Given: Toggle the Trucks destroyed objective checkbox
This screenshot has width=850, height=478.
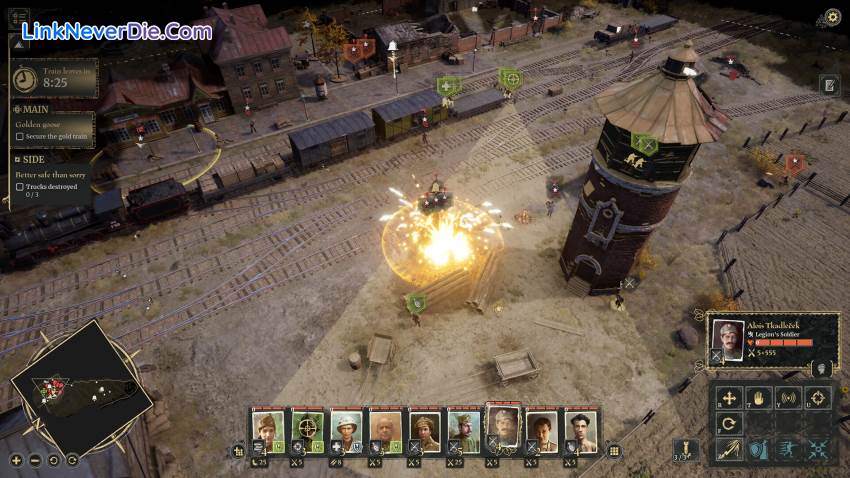Looking at the screenshot, I should pos(19,187).
